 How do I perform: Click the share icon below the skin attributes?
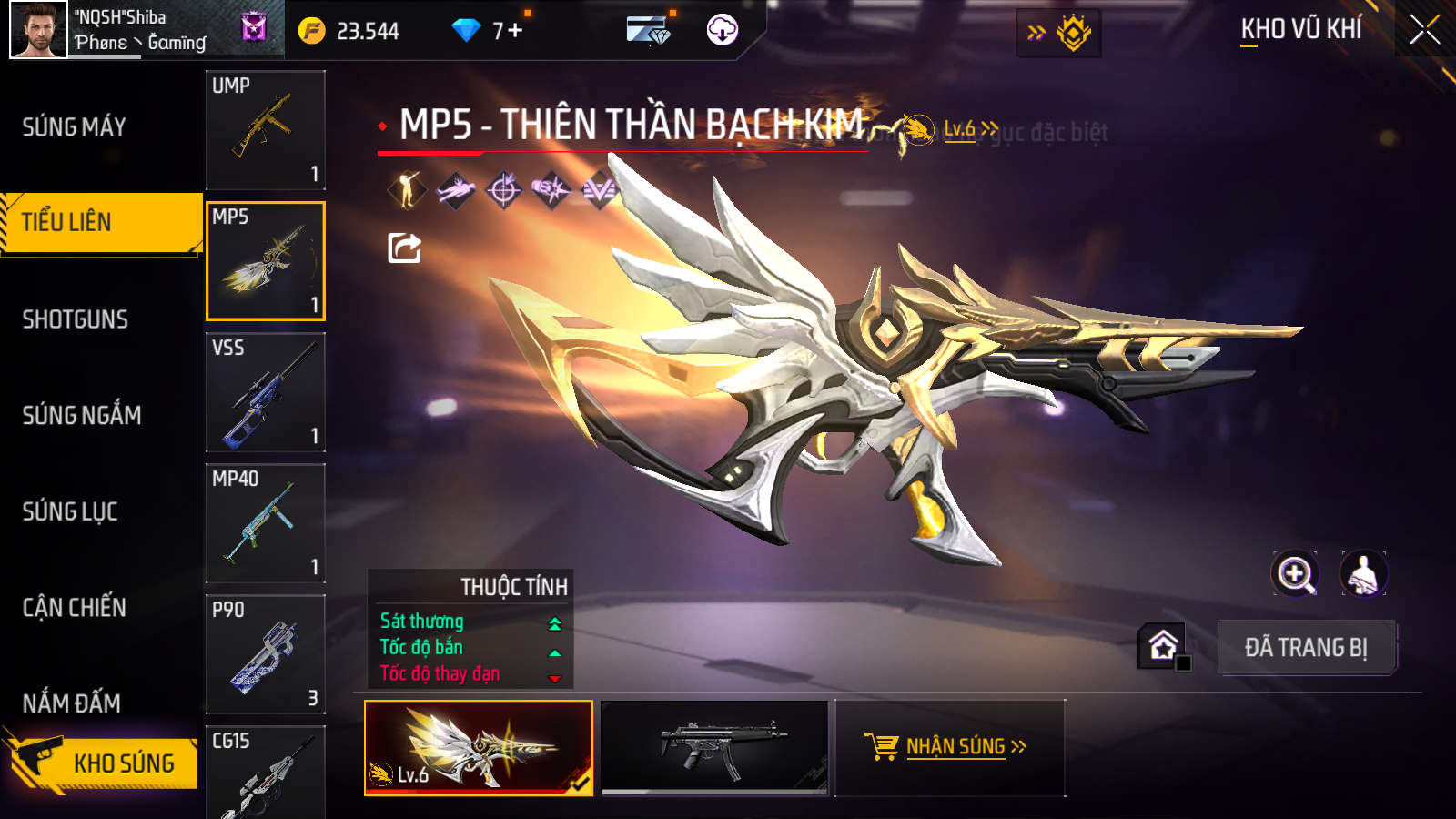404,248
